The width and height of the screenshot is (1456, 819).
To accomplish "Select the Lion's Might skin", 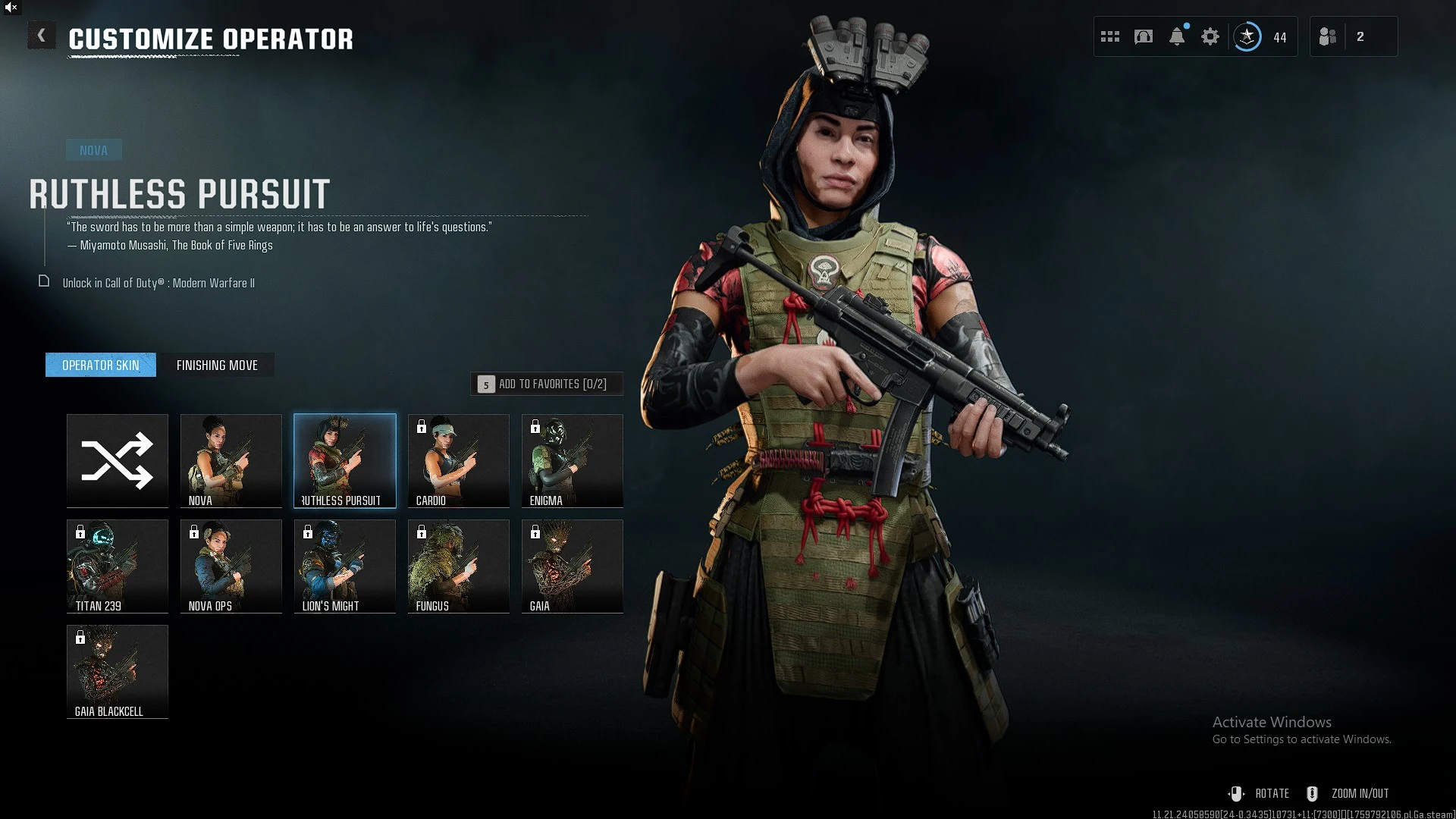I will pos(345,566).
